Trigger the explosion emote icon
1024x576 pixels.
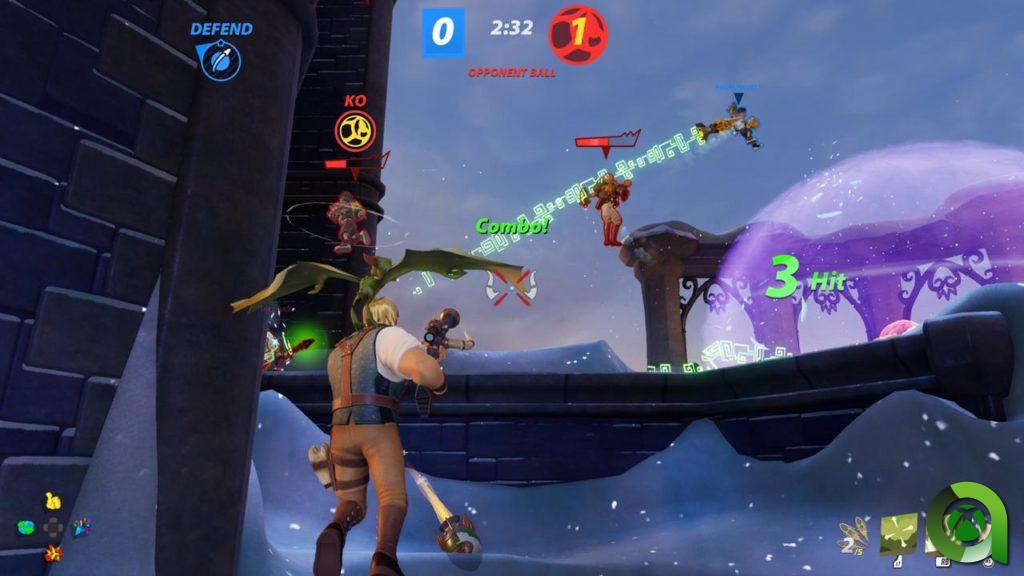click(52, 552)
